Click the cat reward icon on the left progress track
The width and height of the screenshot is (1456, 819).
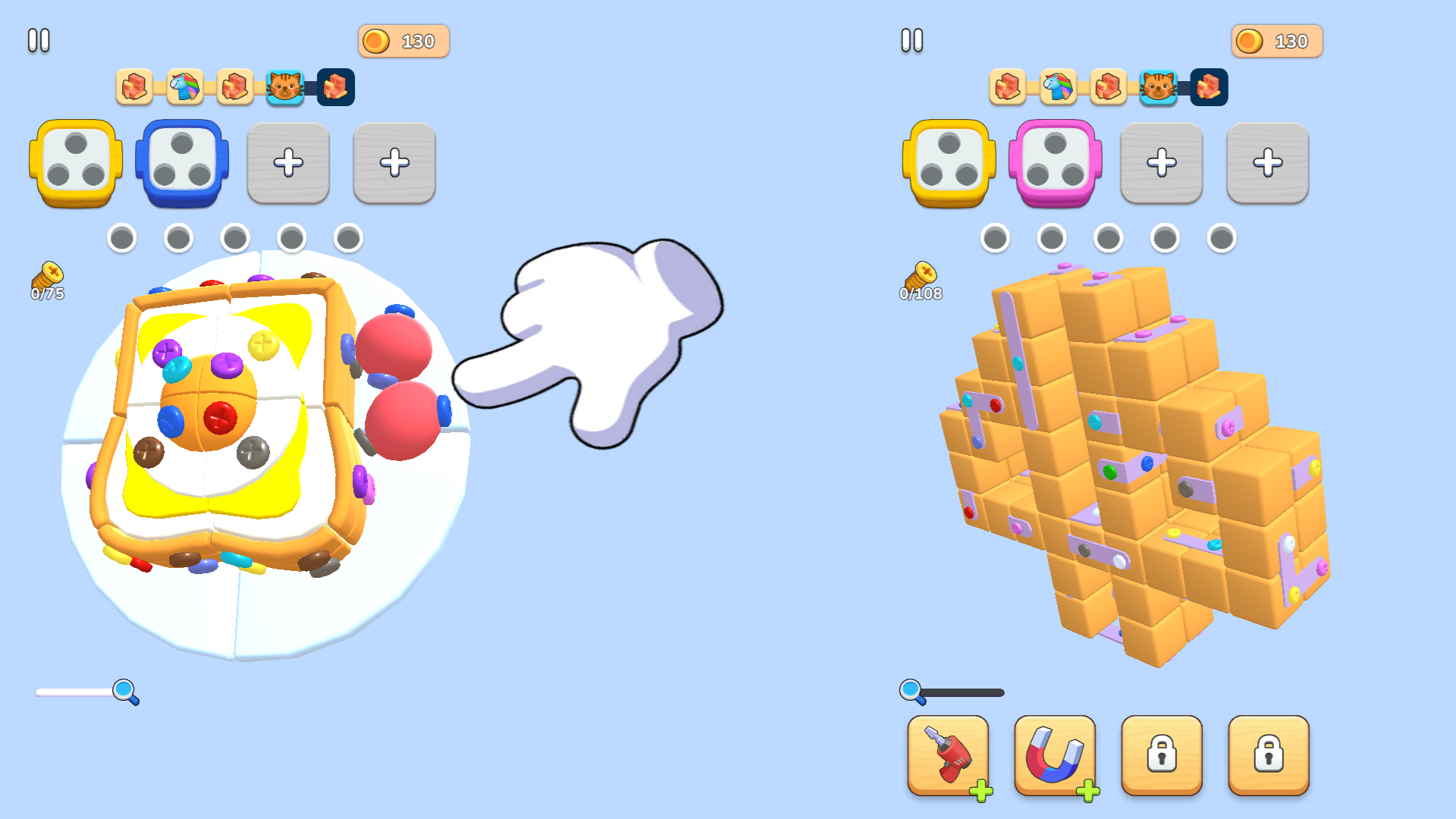(x=284, y=87)
